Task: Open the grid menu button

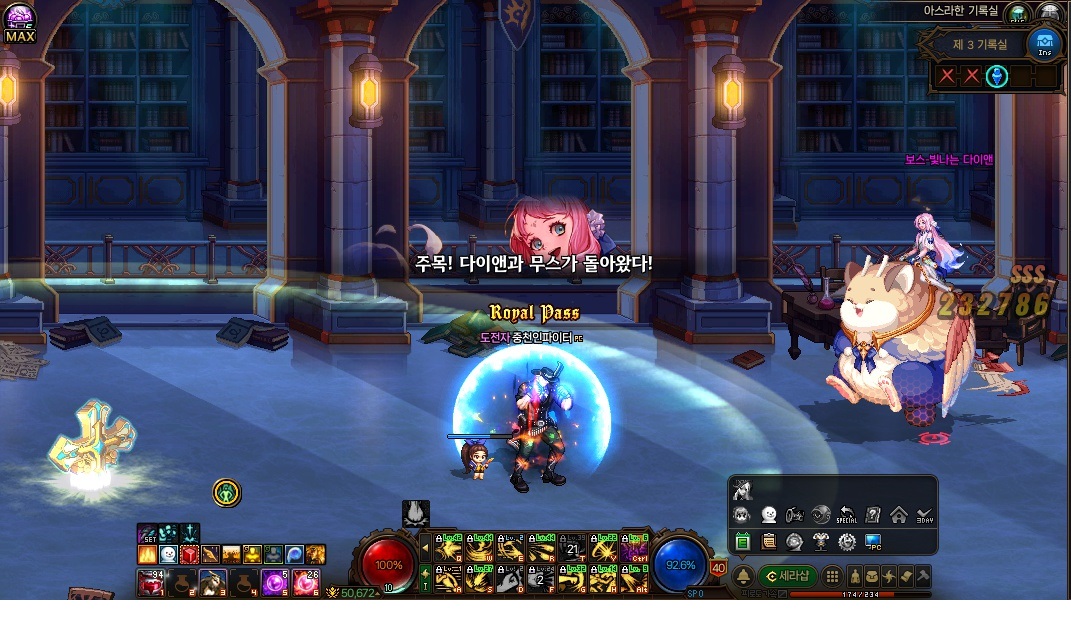Action: pyautogui.click(x=831, y=576)
